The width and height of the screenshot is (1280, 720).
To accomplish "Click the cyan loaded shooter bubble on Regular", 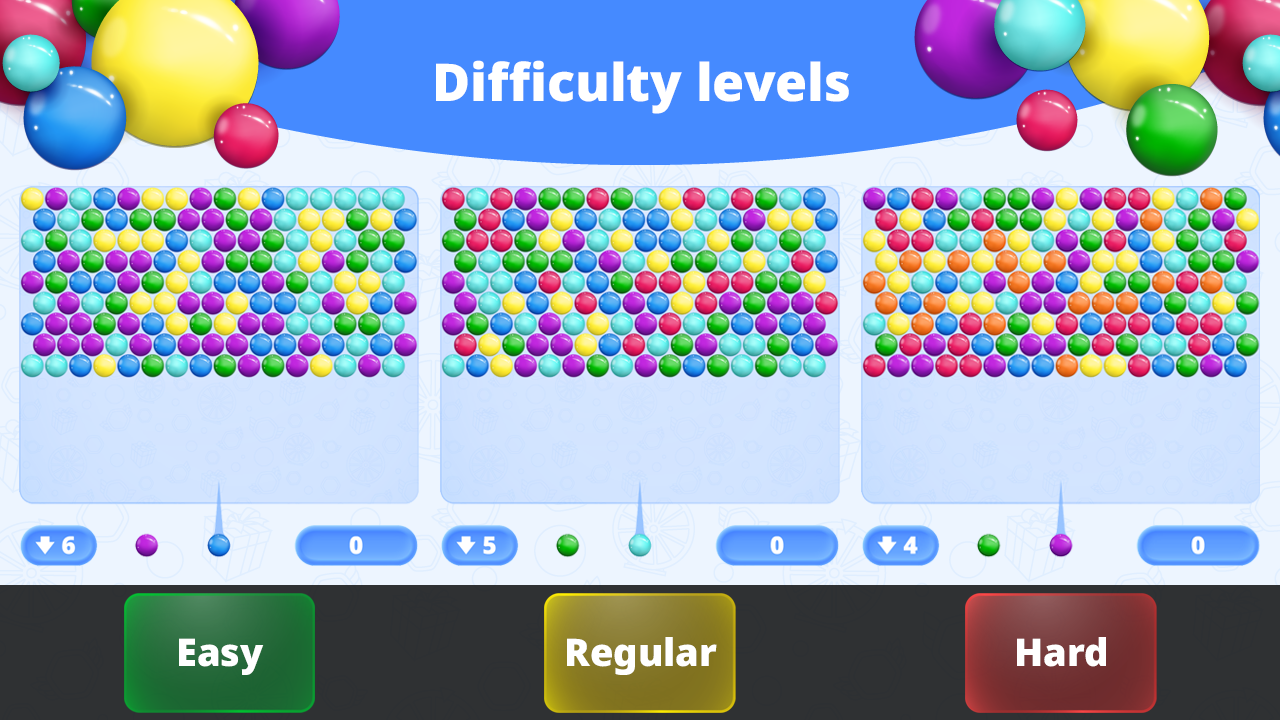I will [639, 545].
